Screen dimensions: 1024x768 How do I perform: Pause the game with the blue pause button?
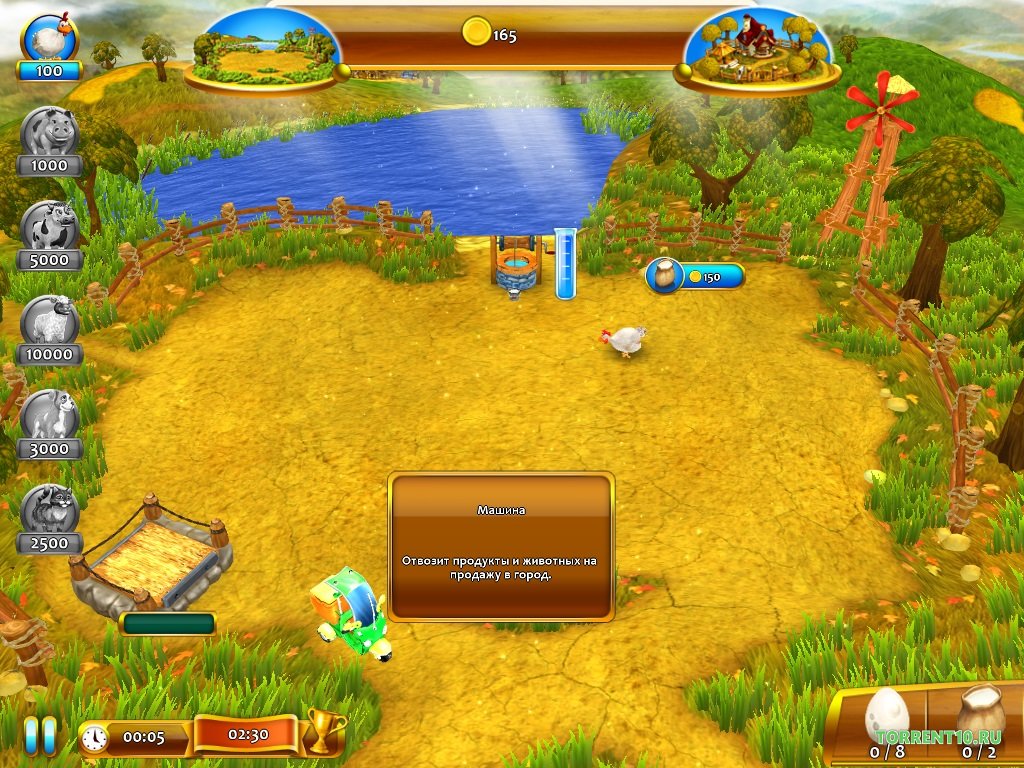[41, 735]
